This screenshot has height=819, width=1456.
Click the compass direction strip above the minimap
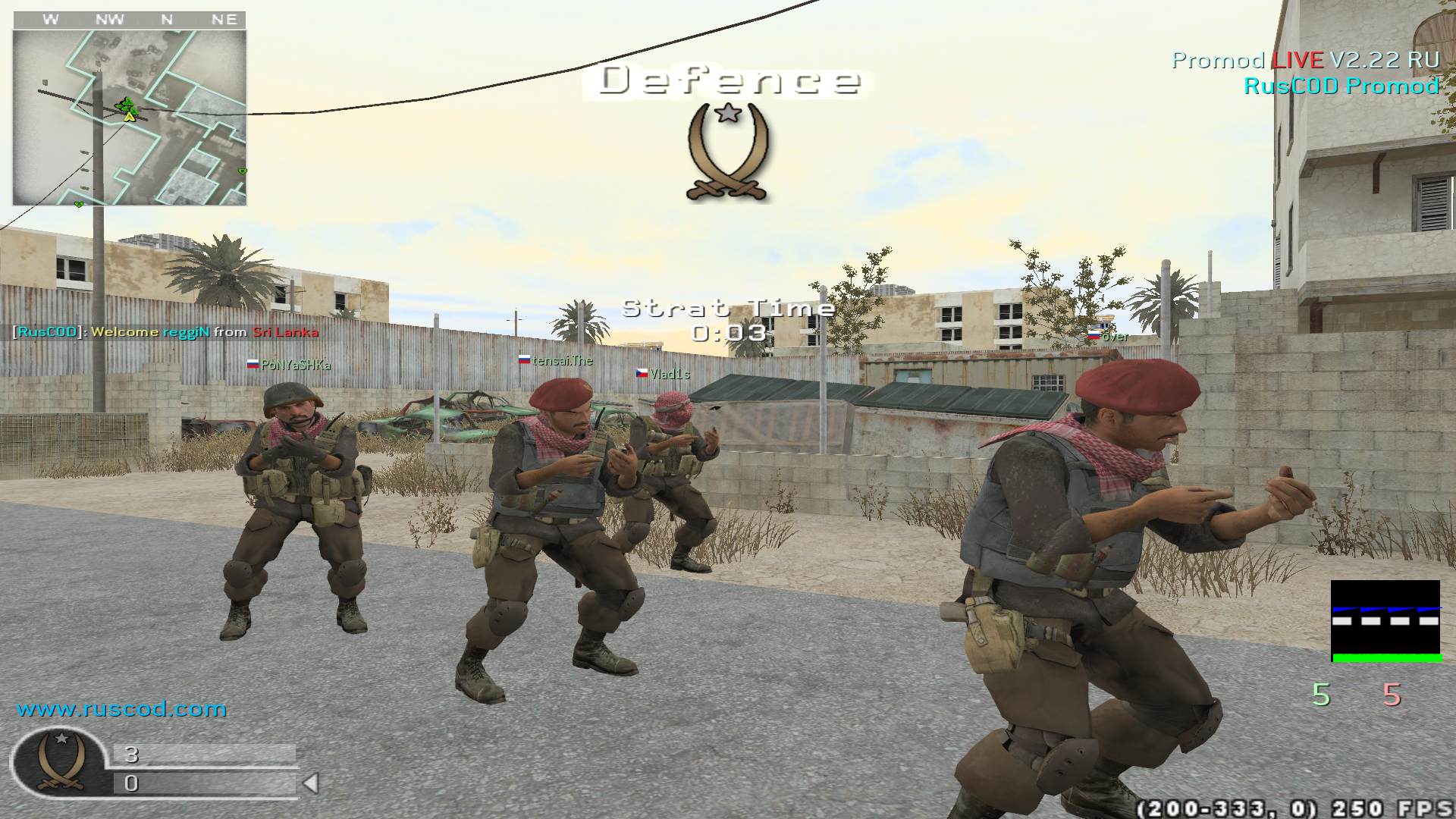point(129,20)
